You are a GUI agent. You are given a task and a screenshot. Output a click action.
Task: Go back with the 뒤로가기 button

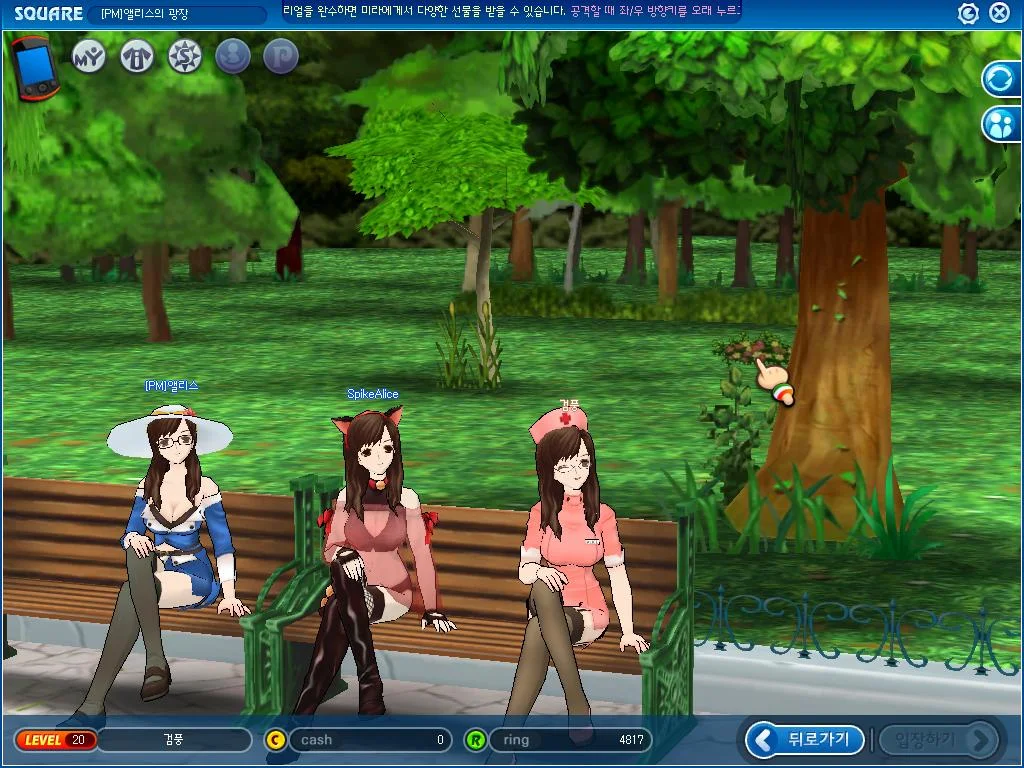[x=806, y=740]
